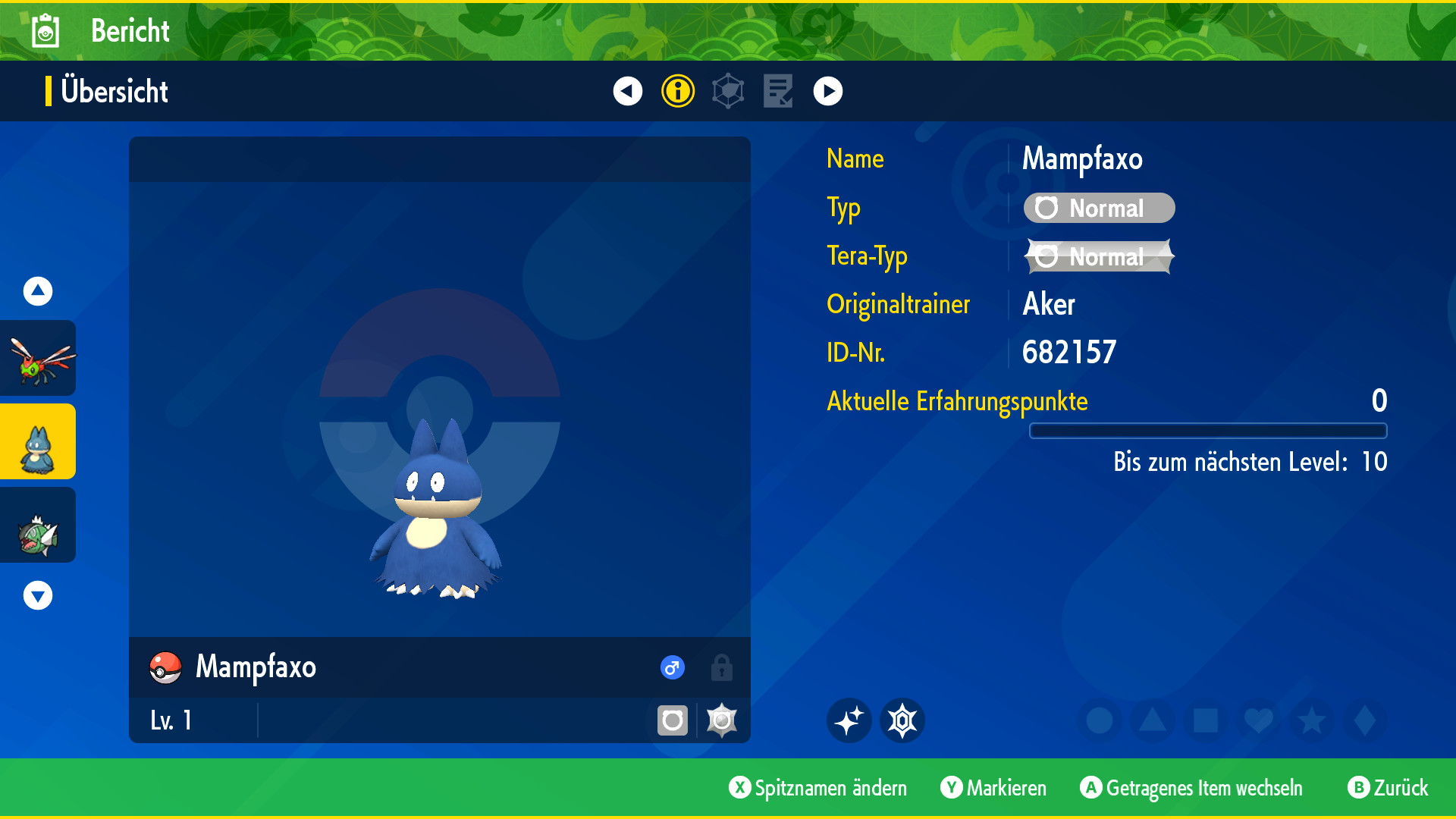Choose Getragenes Item wechseln
1456x819 pixels.
pos(1191,788)
